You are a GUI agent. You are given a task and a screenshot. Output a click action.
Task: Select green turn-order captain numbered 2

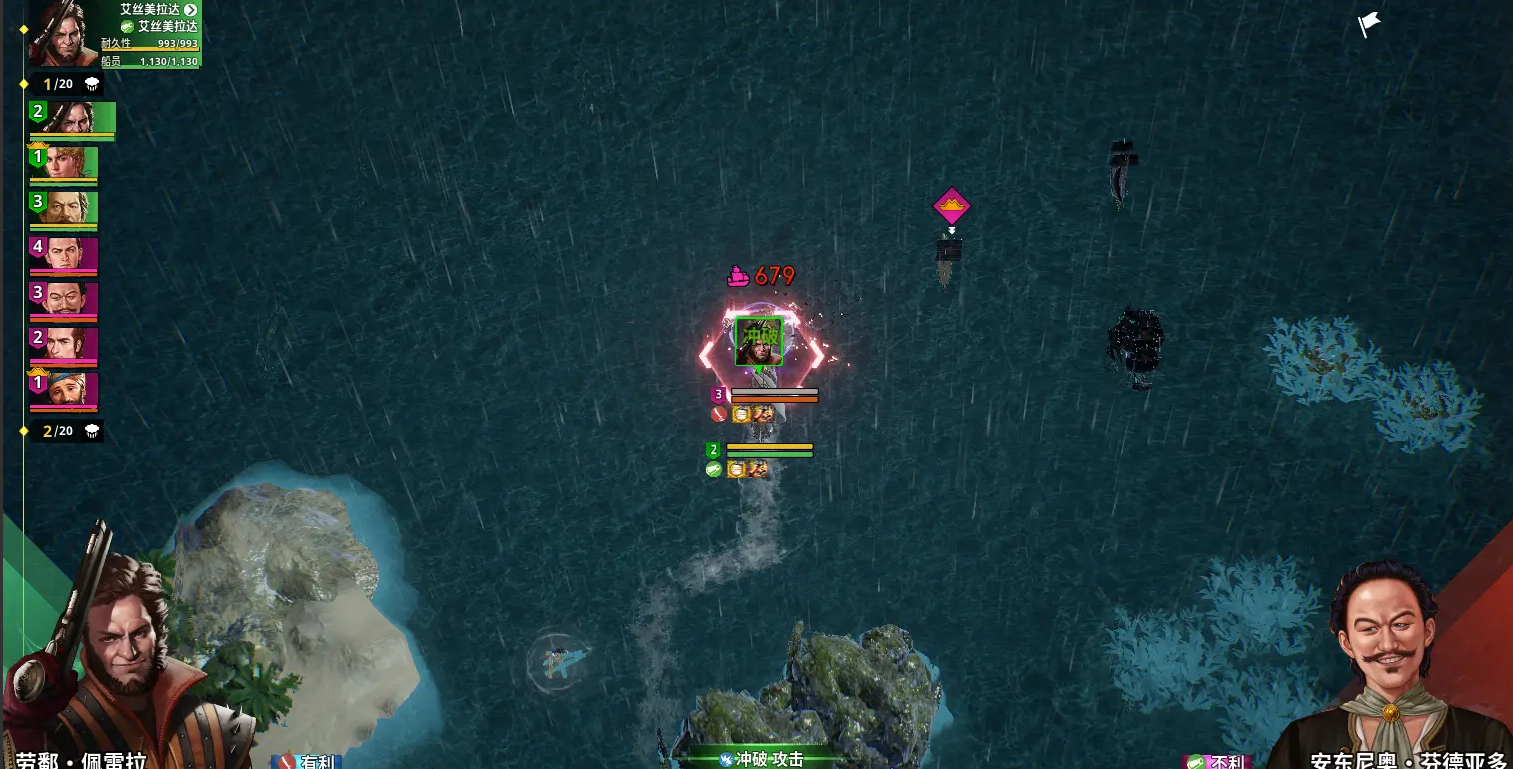click(72, 118)
